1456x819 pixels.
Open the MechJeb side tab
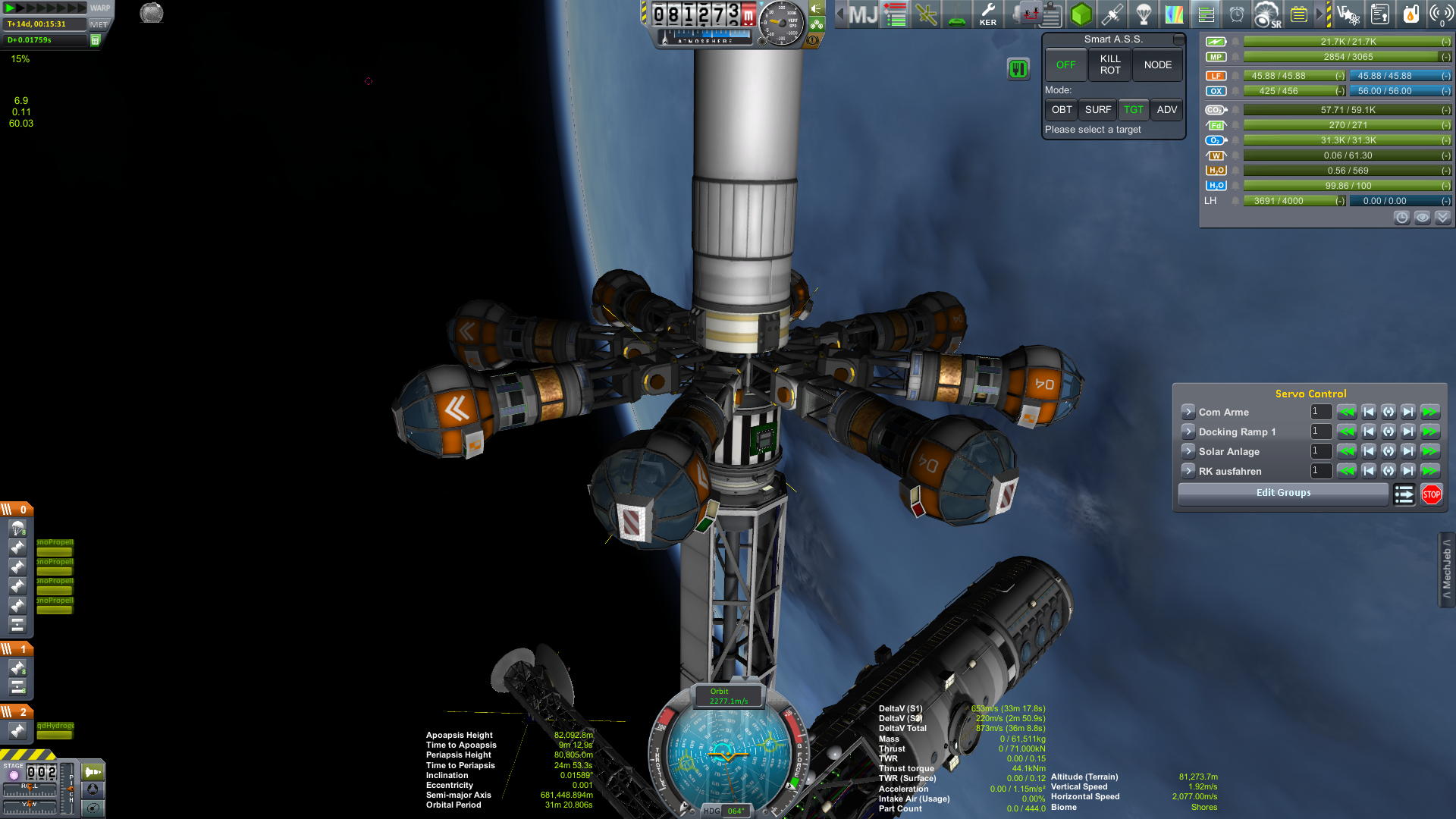coord(1447,570)
